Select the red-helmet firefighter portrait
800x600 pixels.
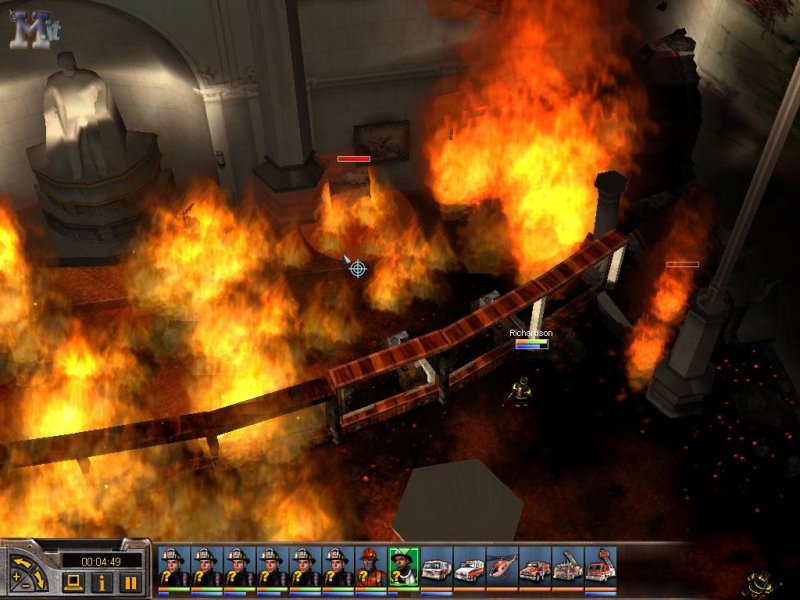coord(370,568)
